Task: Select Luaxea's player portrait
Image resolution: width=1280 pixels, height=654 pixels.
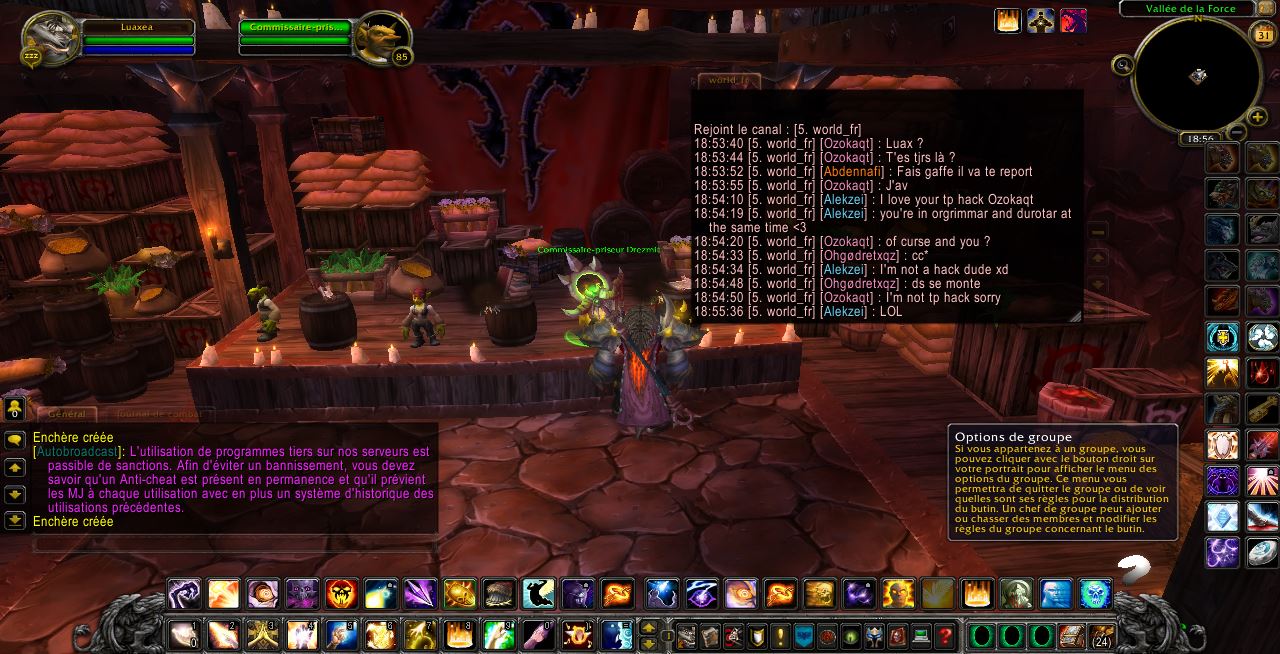Action: click(48, 38)
